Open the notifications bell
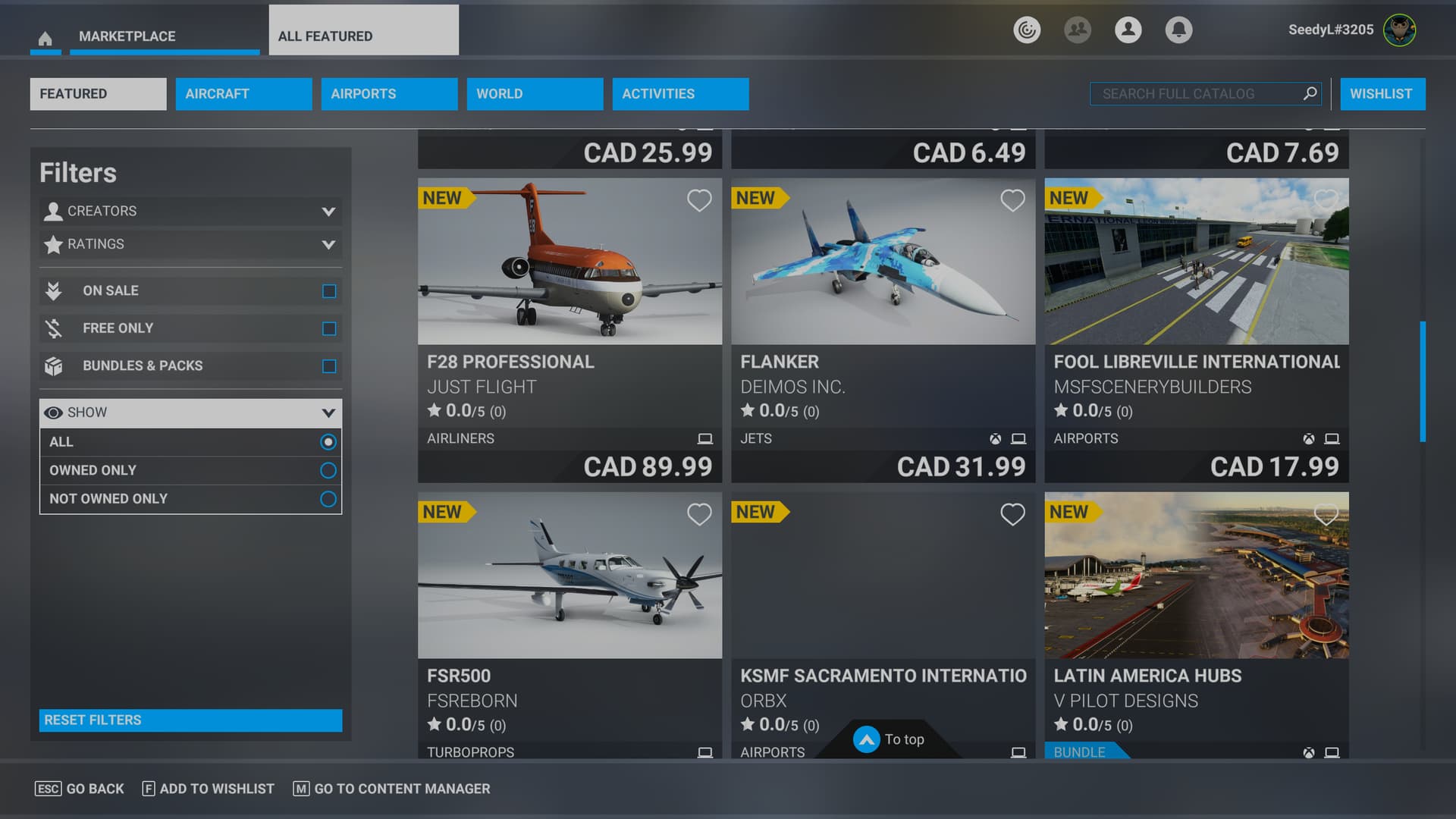 [1178, 30]
